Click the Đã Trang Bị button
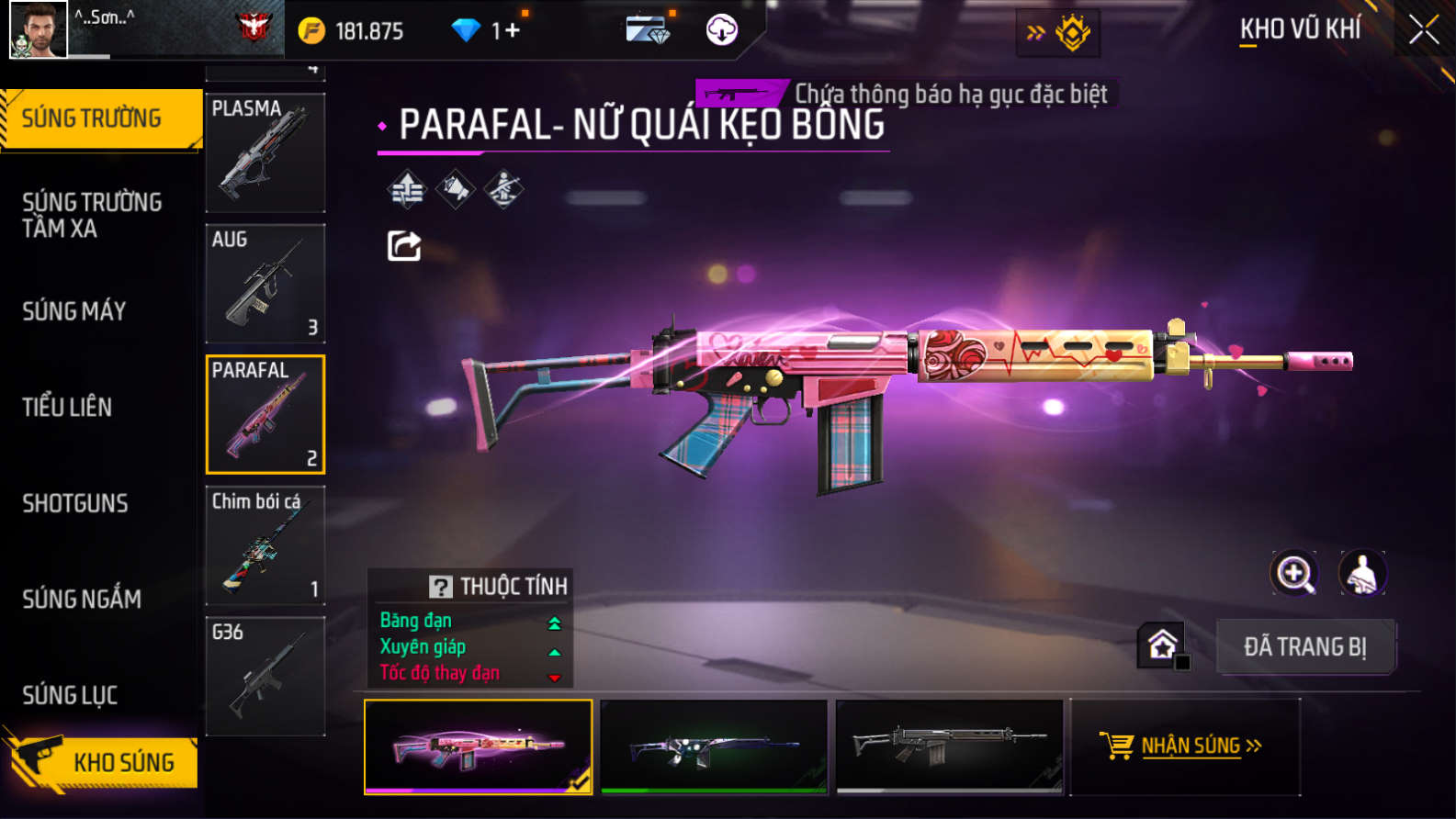 coord(1305,646)
